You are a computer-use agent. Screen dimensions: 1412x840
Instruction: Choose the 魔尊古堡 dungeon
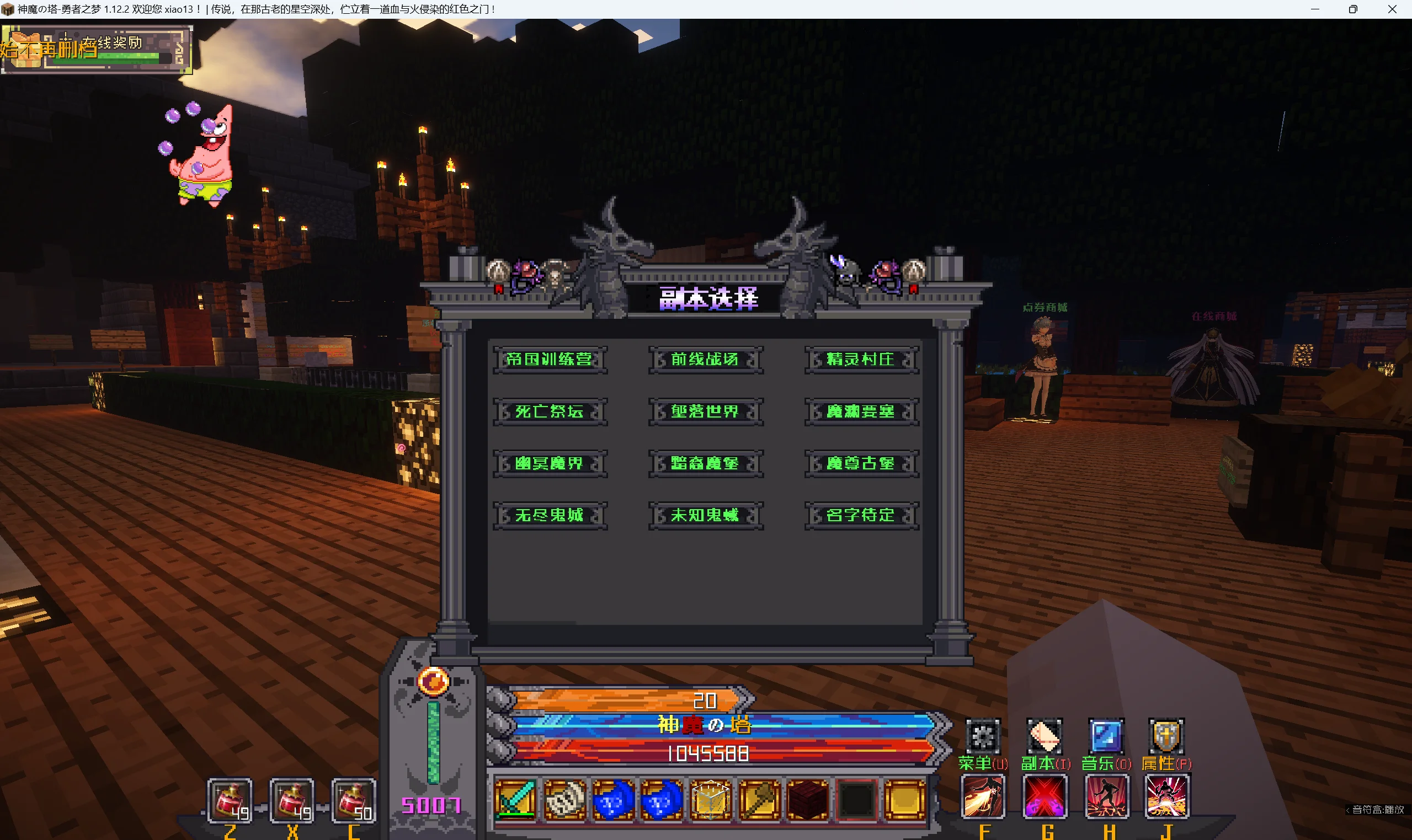coord(861,464)
